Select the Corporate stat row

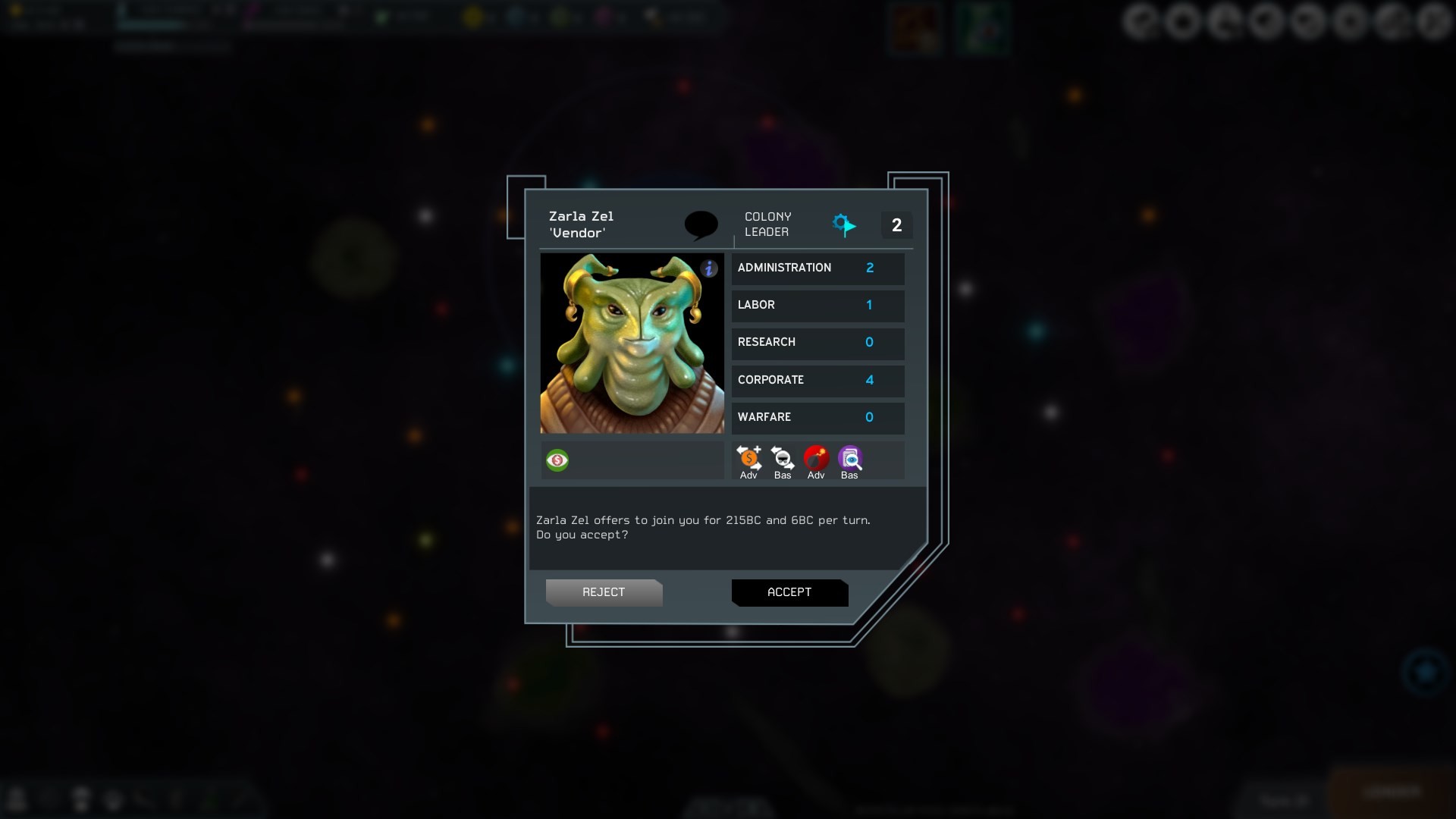(x=817, y=380)
